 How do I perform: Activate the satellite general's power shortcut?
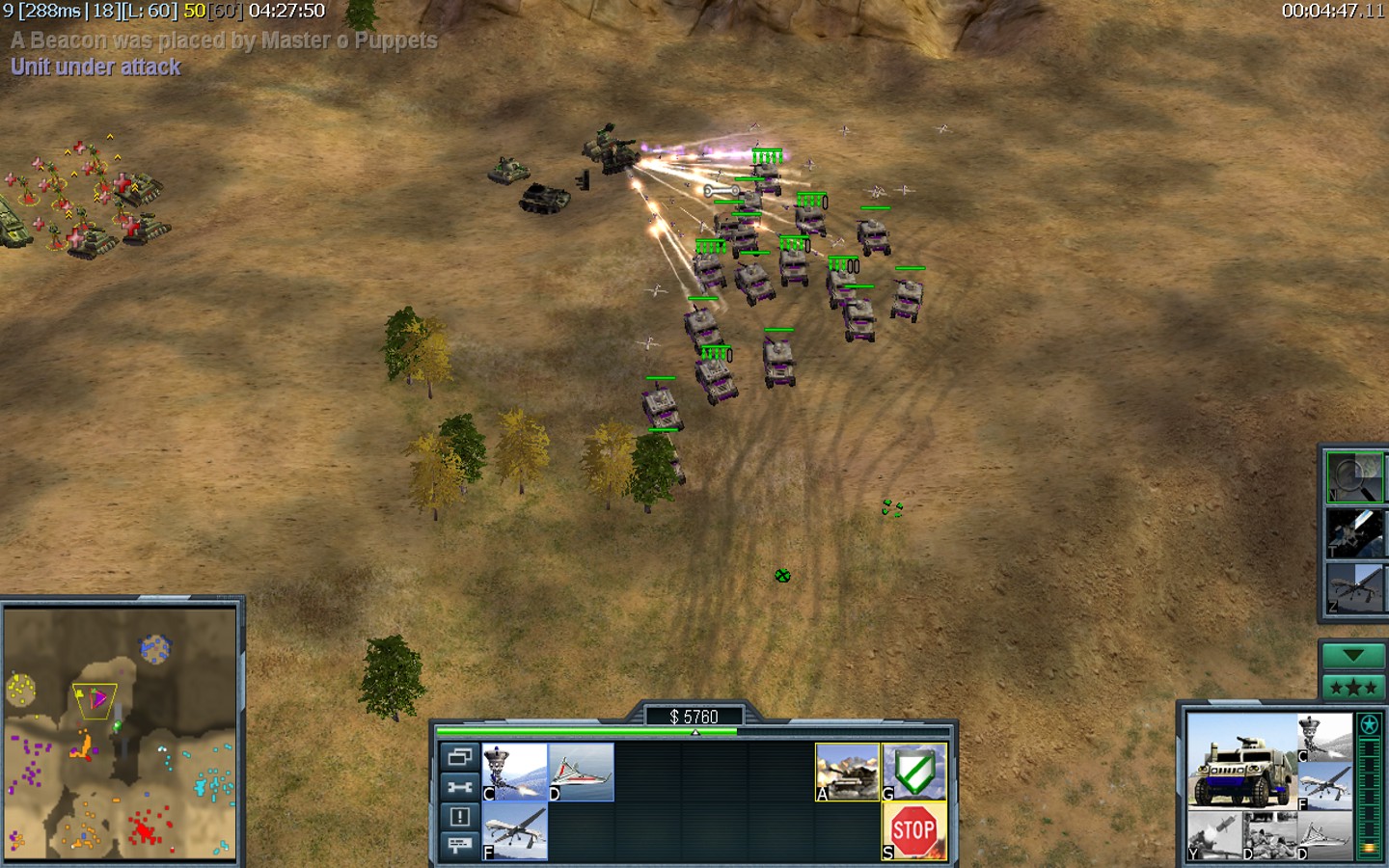coord(1353,533)
